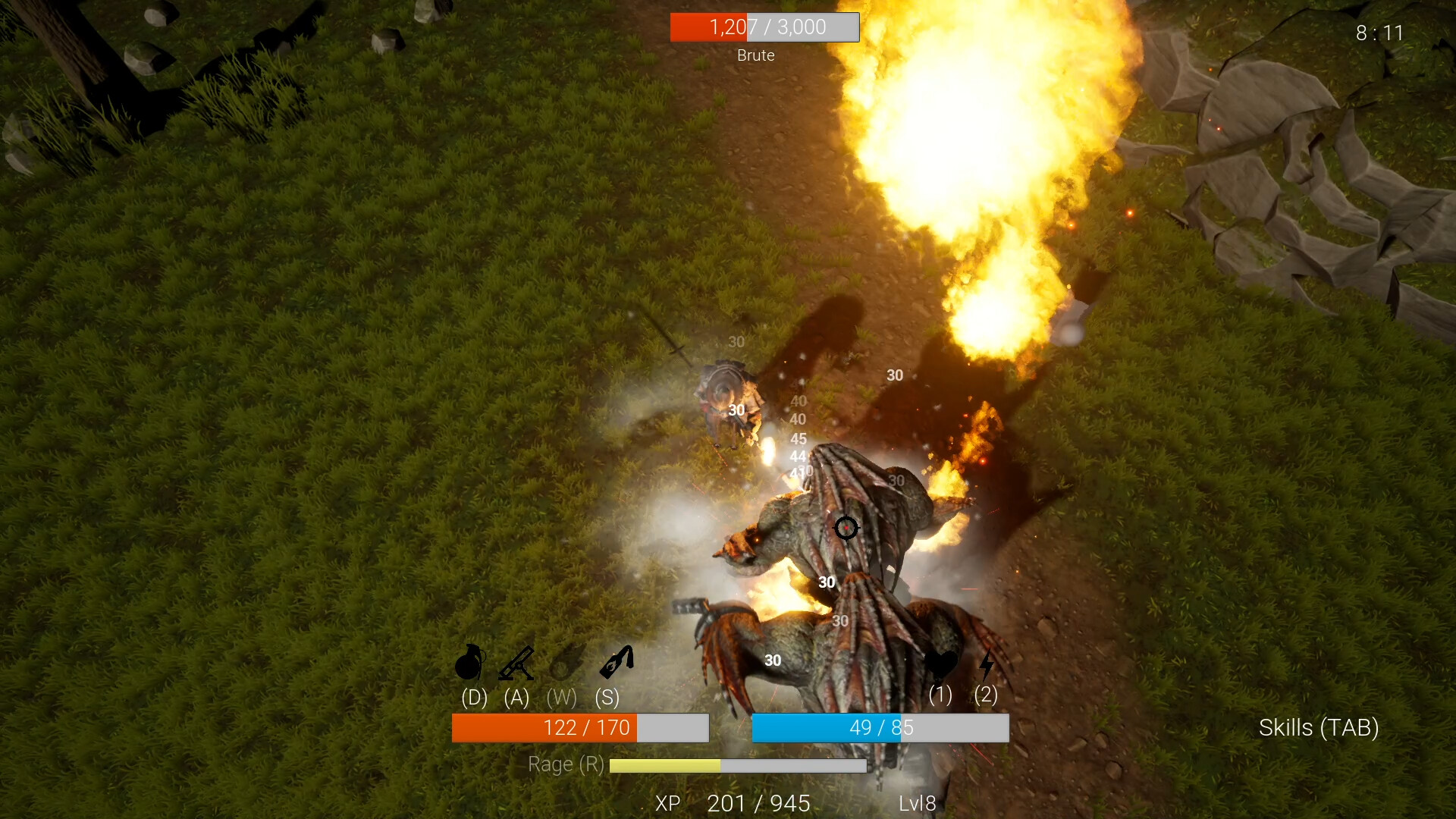Click the 8 : 11 match timer
Image resolution: width=1456 pixels, height=819 pixels.
(1379, 33)
